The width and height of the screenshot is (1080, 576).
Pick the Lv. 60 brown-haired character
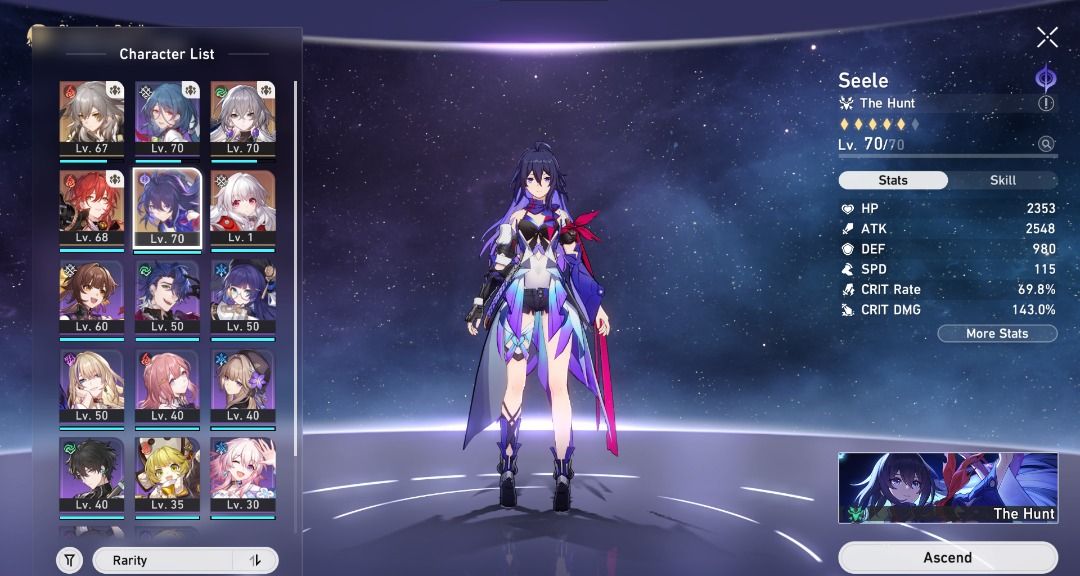(x=91, y=297)
